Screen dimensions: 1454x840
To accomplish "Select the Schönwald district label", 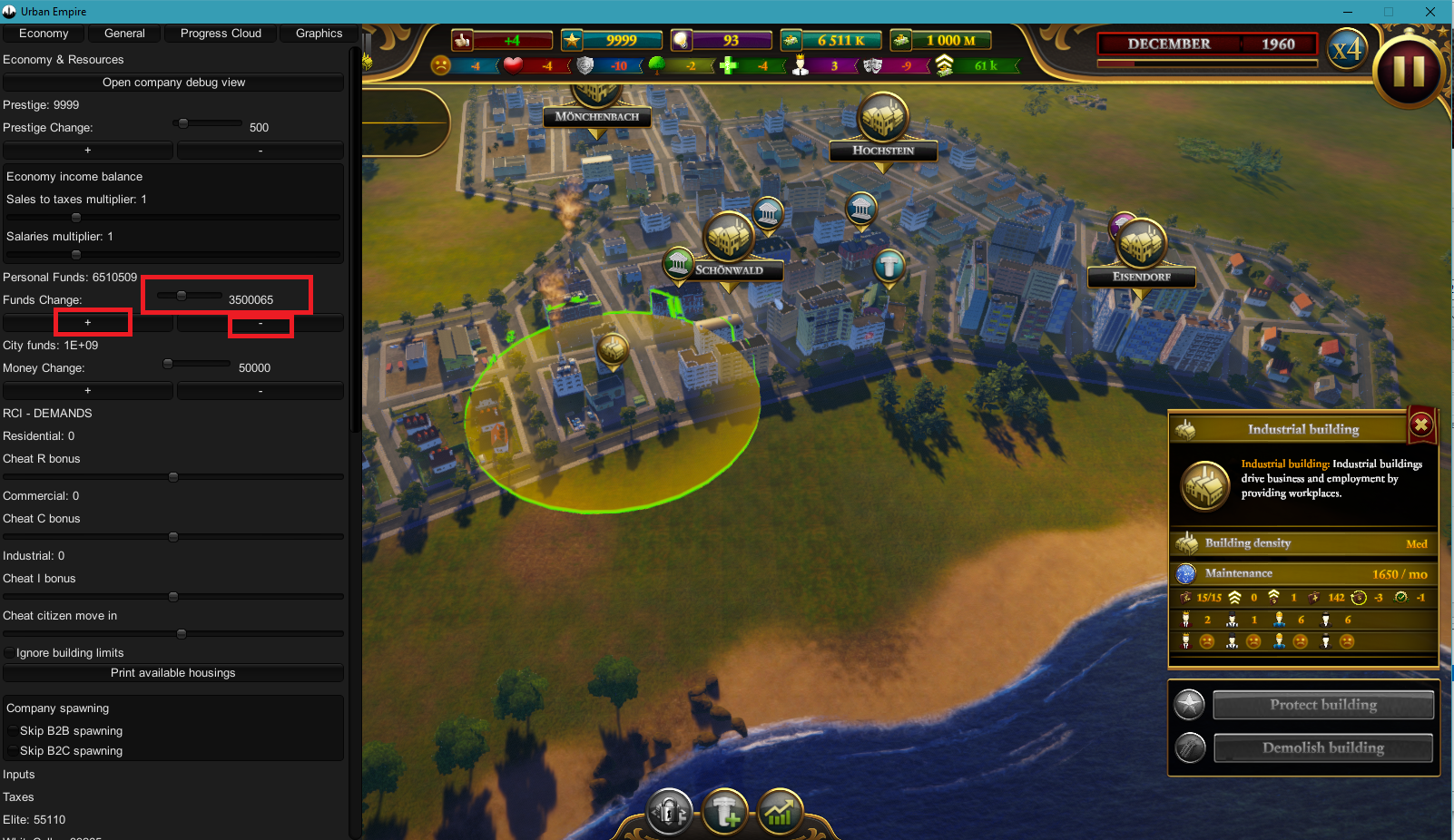I will click(x=729, y=270).
